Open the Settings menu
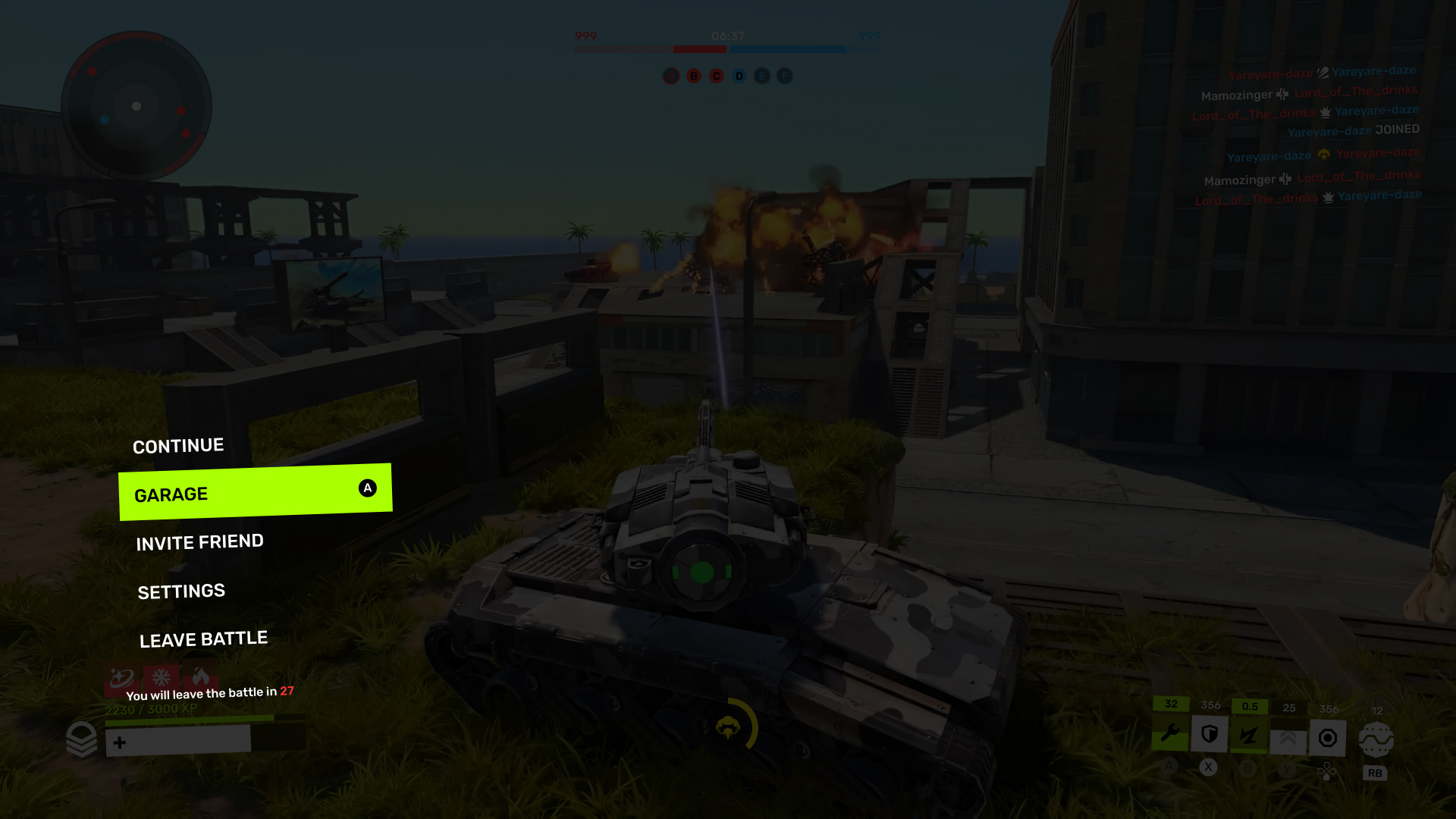This screenshot has height=819, width=1456. coord(181,591)
